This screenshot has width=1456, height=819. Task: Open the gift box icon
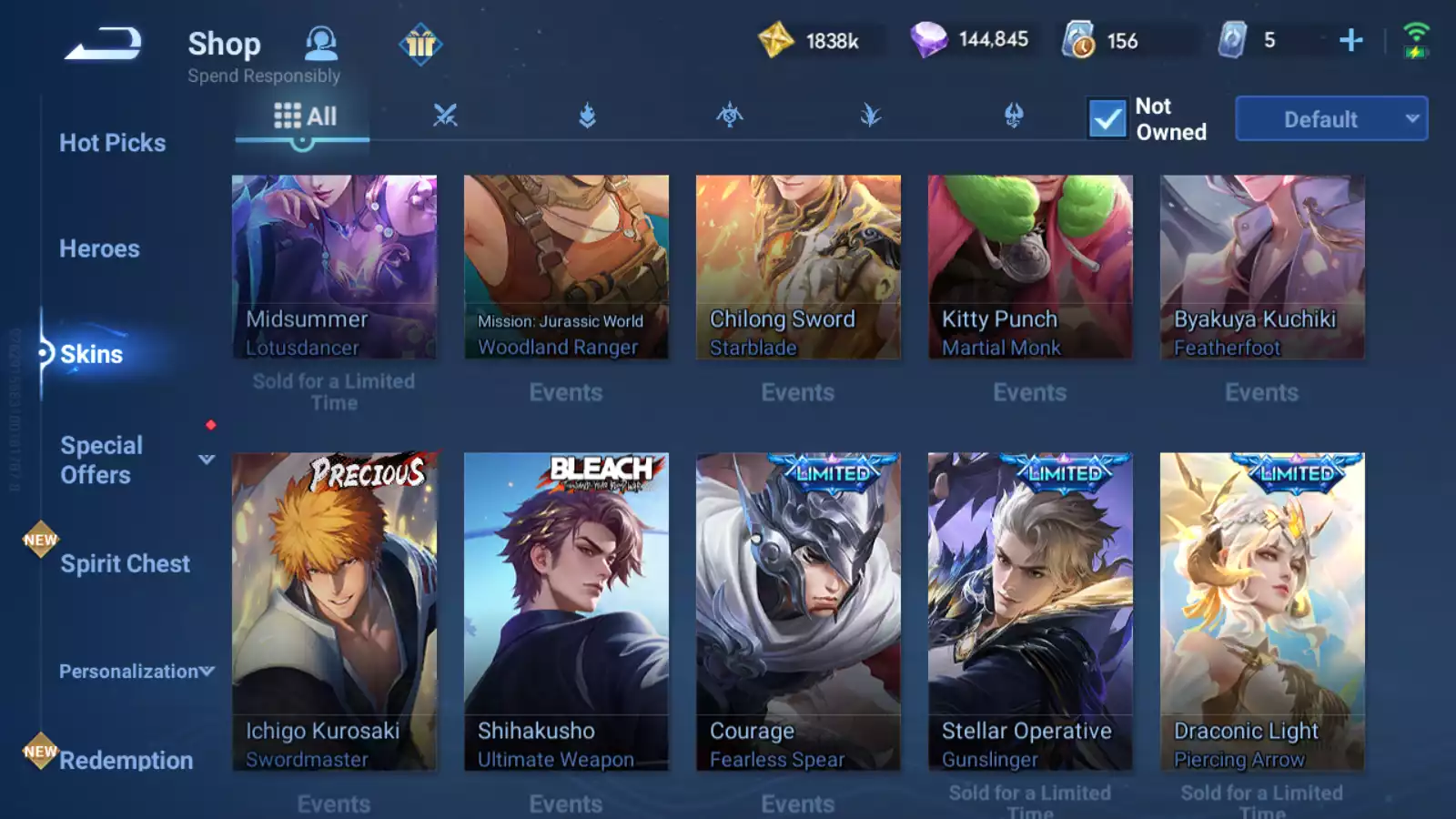(420, 43)
